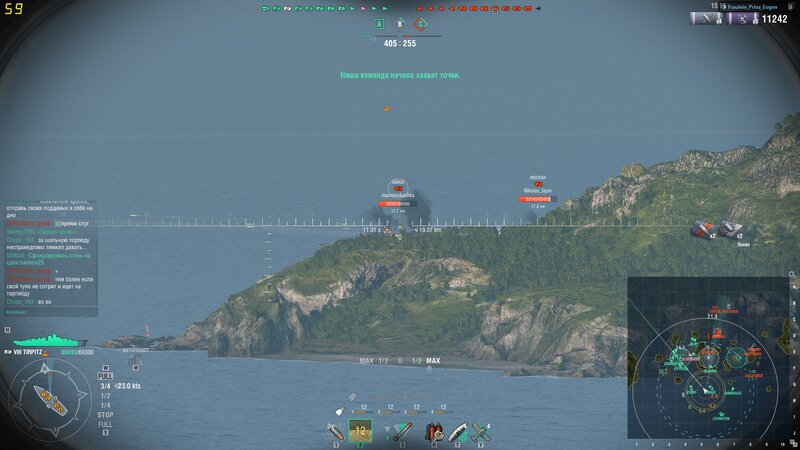Set engine telegraph to the top FULL

coord(105,376)
